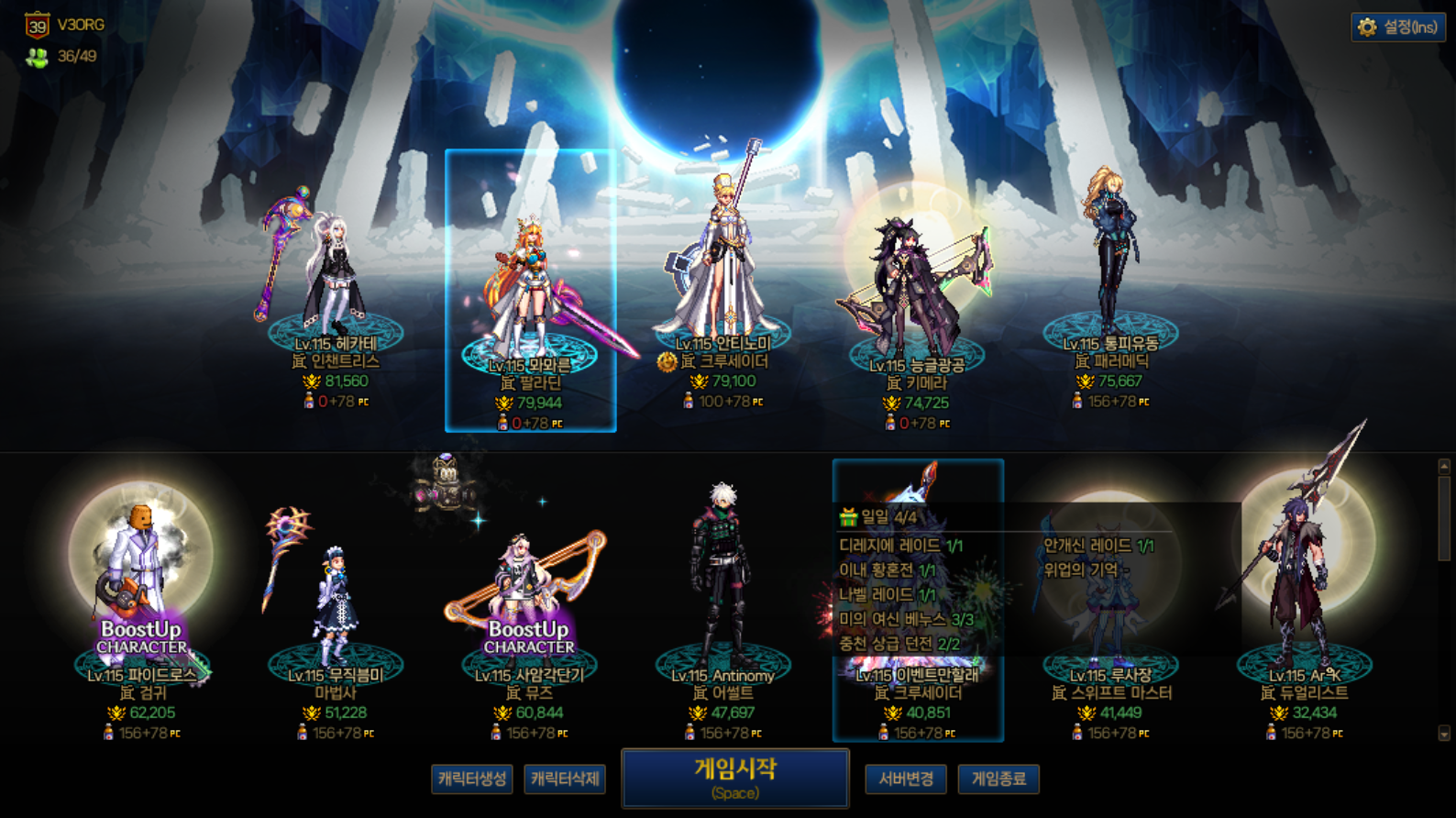The height and width of the screenshot is (818, 1456).
Task: Click the character list scroll-up arrow
Action: pos(1444,467)
